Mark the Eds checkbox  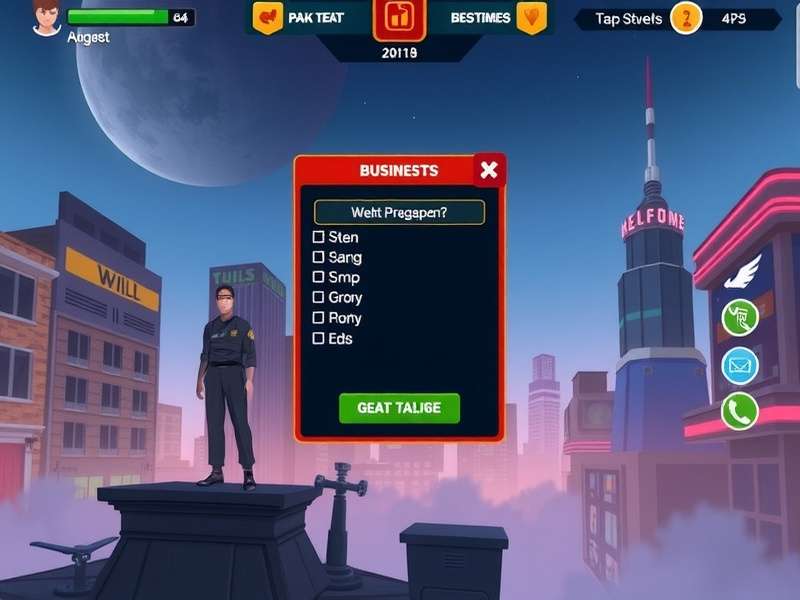tap(319, 338)
